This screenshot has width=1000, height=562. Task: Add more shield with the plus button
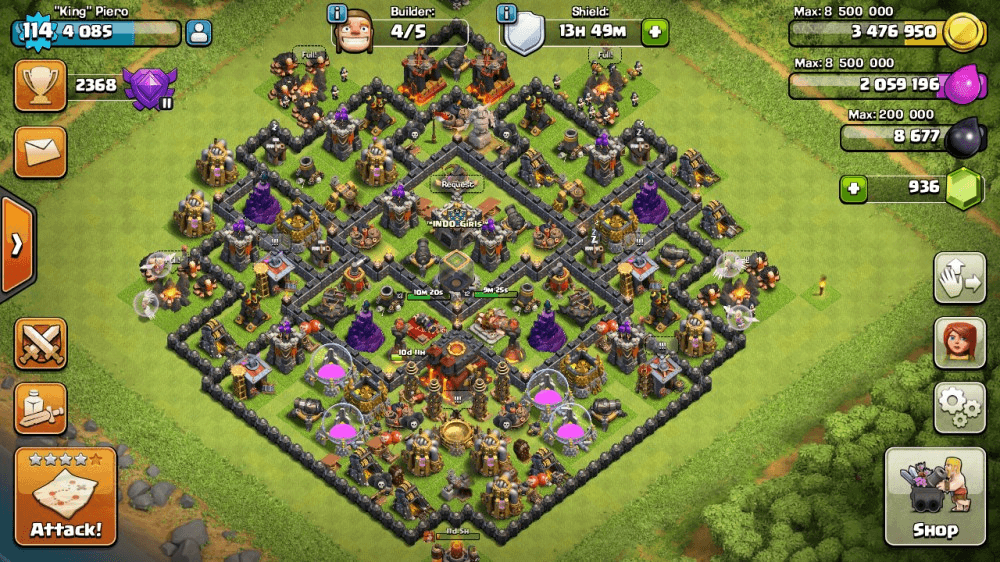655,32
